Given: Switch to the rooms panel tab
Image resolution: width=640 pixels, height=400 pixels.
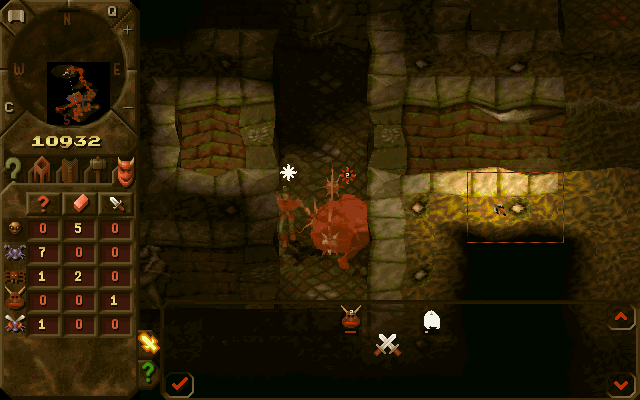Looking at the screenshot, I should [41, 170].
